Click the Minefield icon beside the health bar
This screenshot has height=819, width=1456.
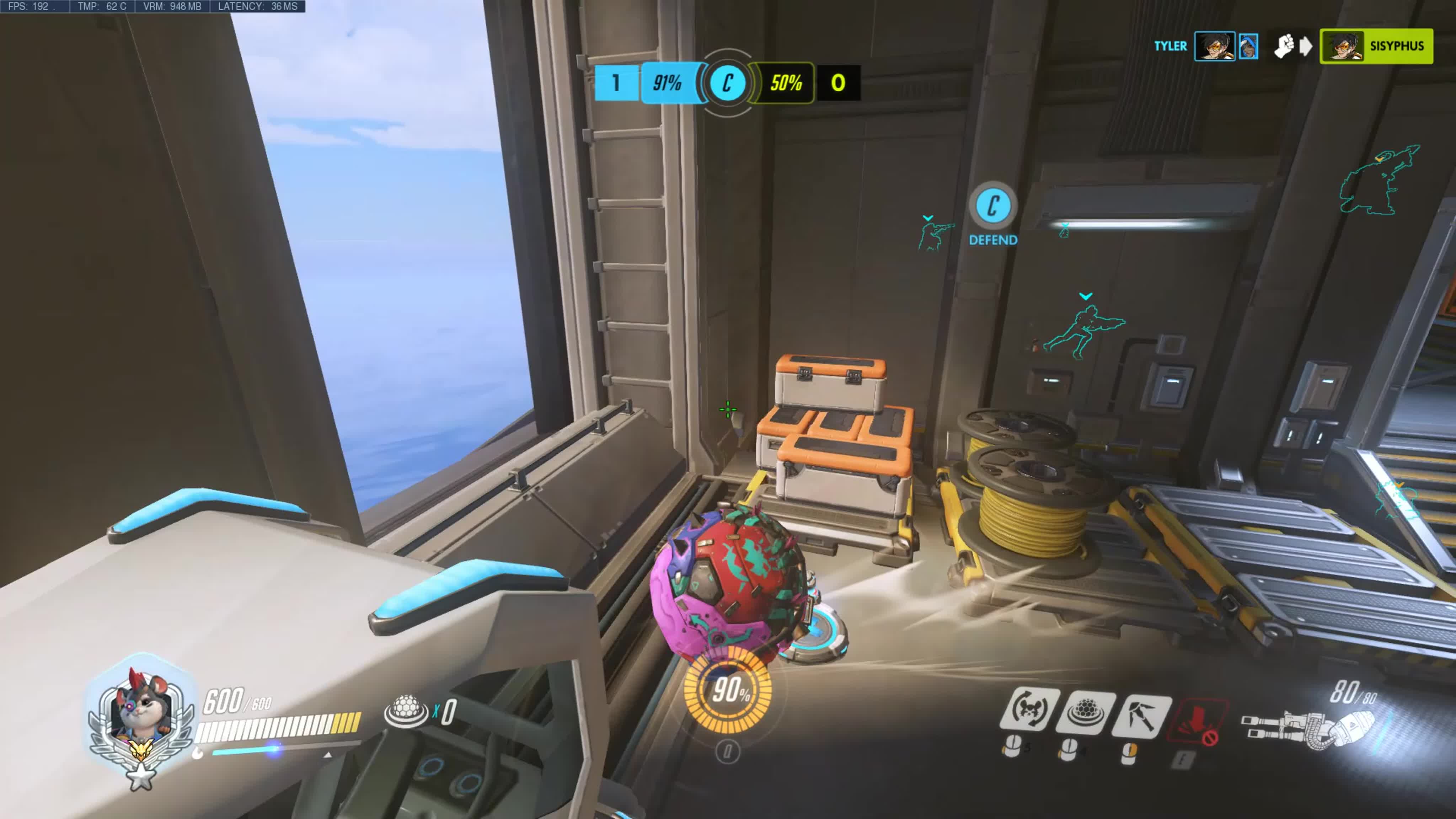(406, 711)
